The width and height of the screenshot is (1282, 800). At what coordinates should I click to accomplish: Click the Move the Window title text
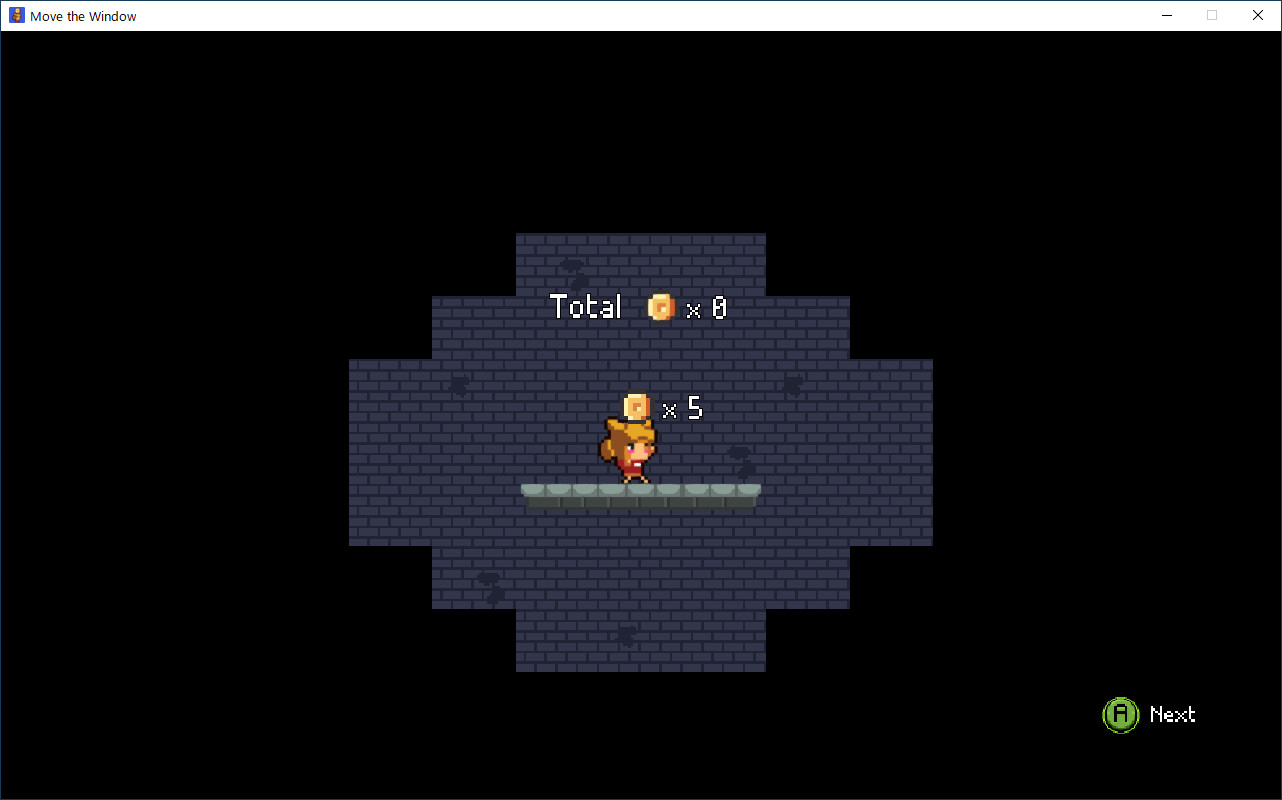click(x=83, y=15)
